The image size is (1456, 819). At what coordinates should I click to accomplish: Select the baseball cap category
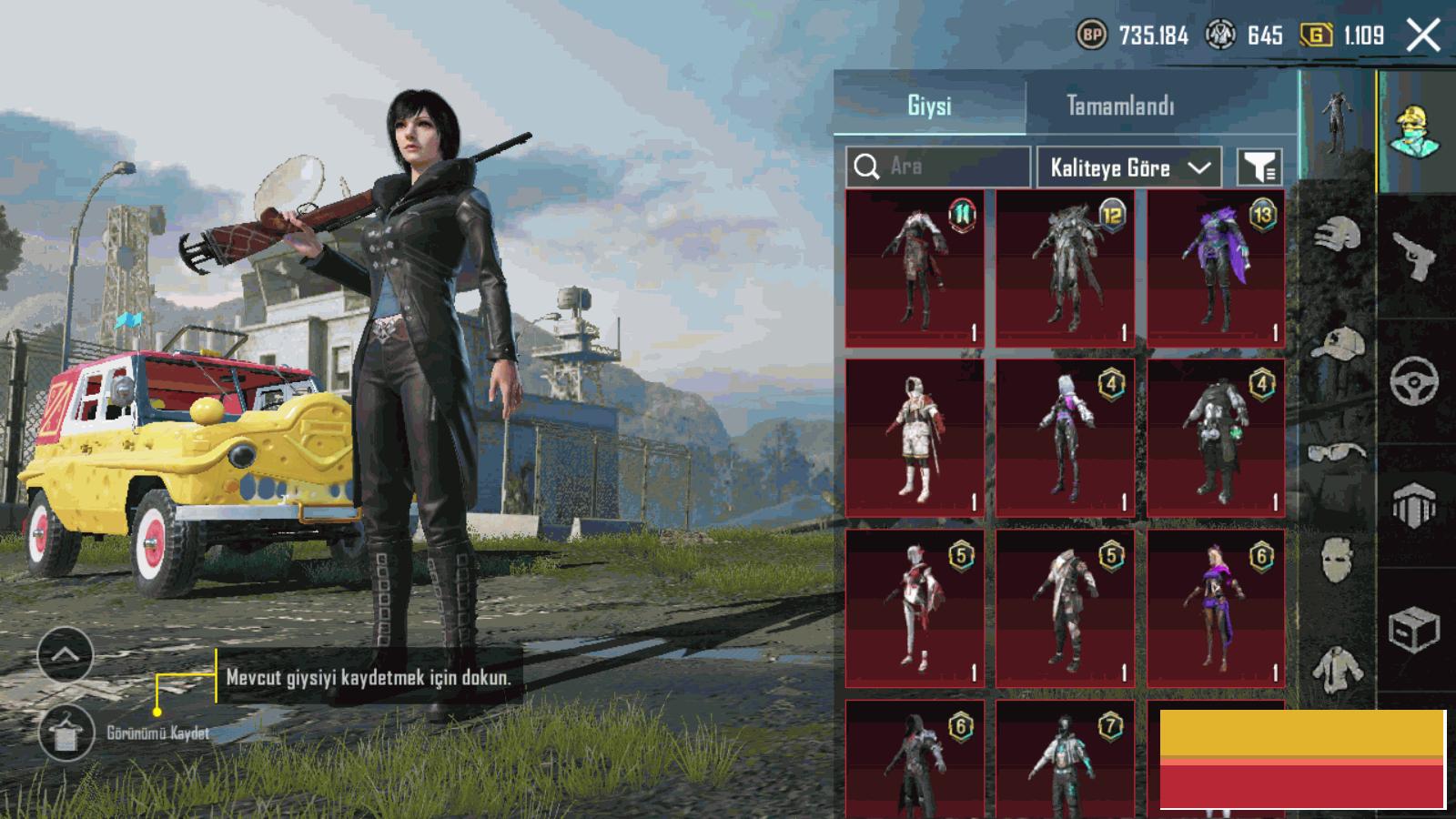(x=1337, y=344)
